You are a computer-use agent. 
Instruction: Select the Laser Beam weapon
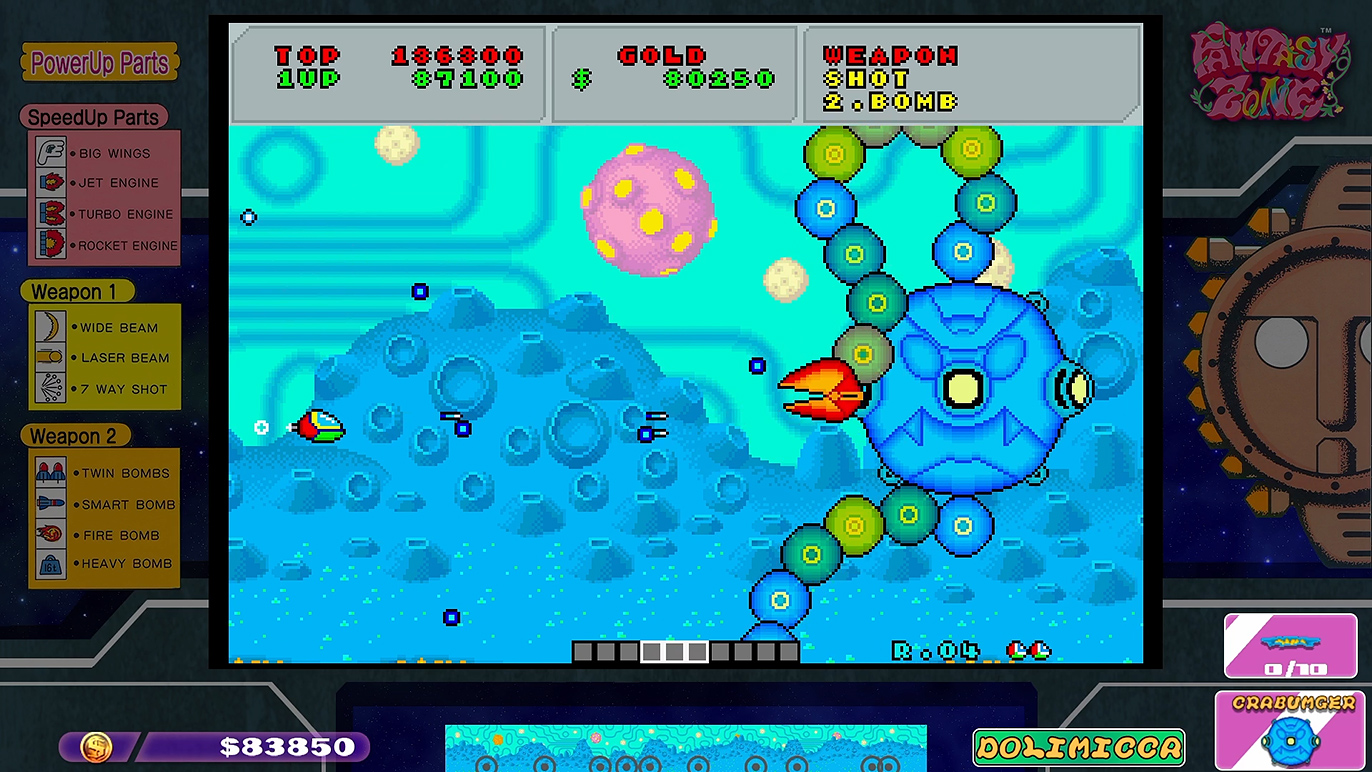[x=105, y=358]
